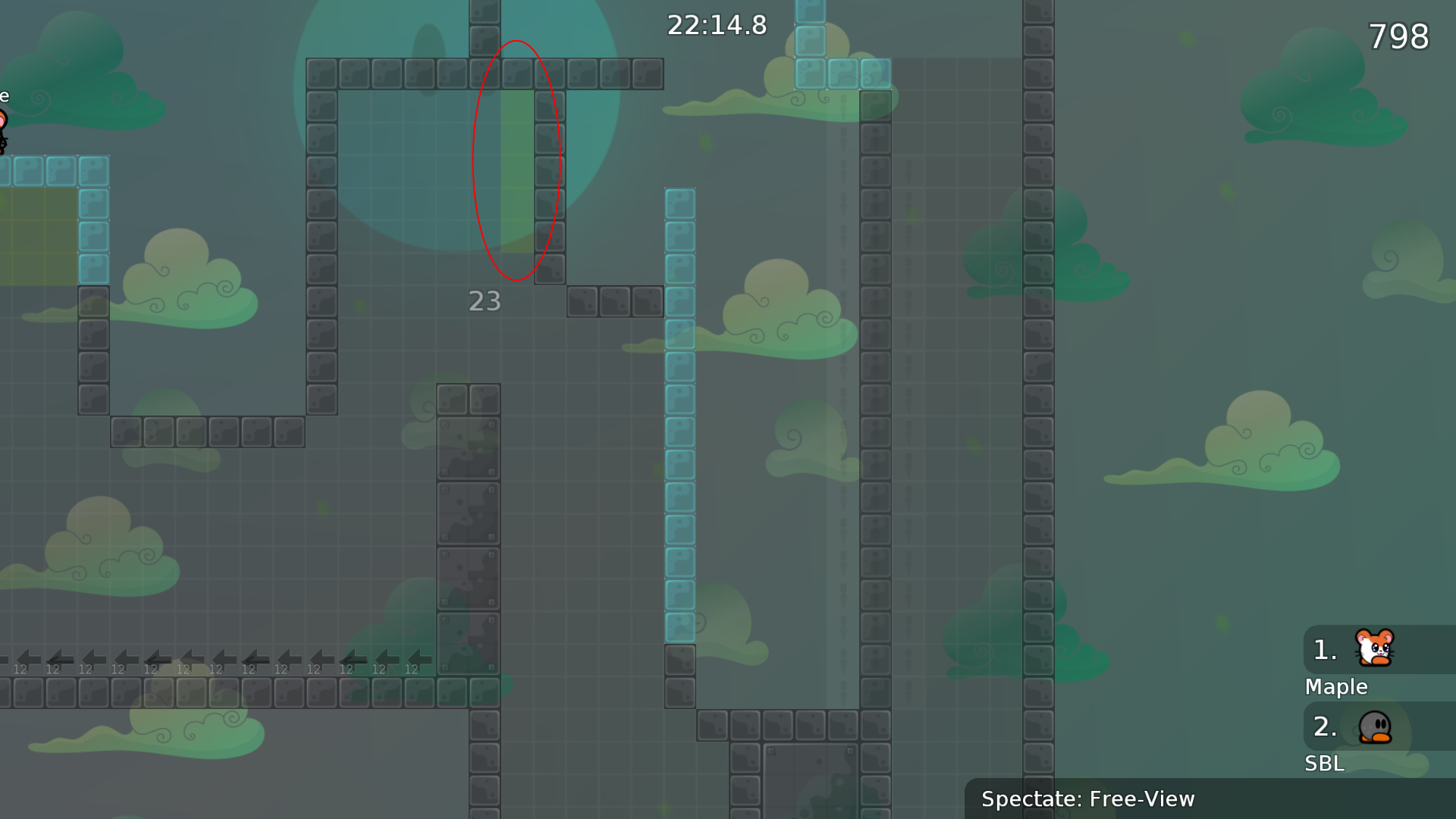Screen dimensions: 1456x819
Task: Toggle spectate mode via the Free-View bar
Action: tap(1088, 799)
